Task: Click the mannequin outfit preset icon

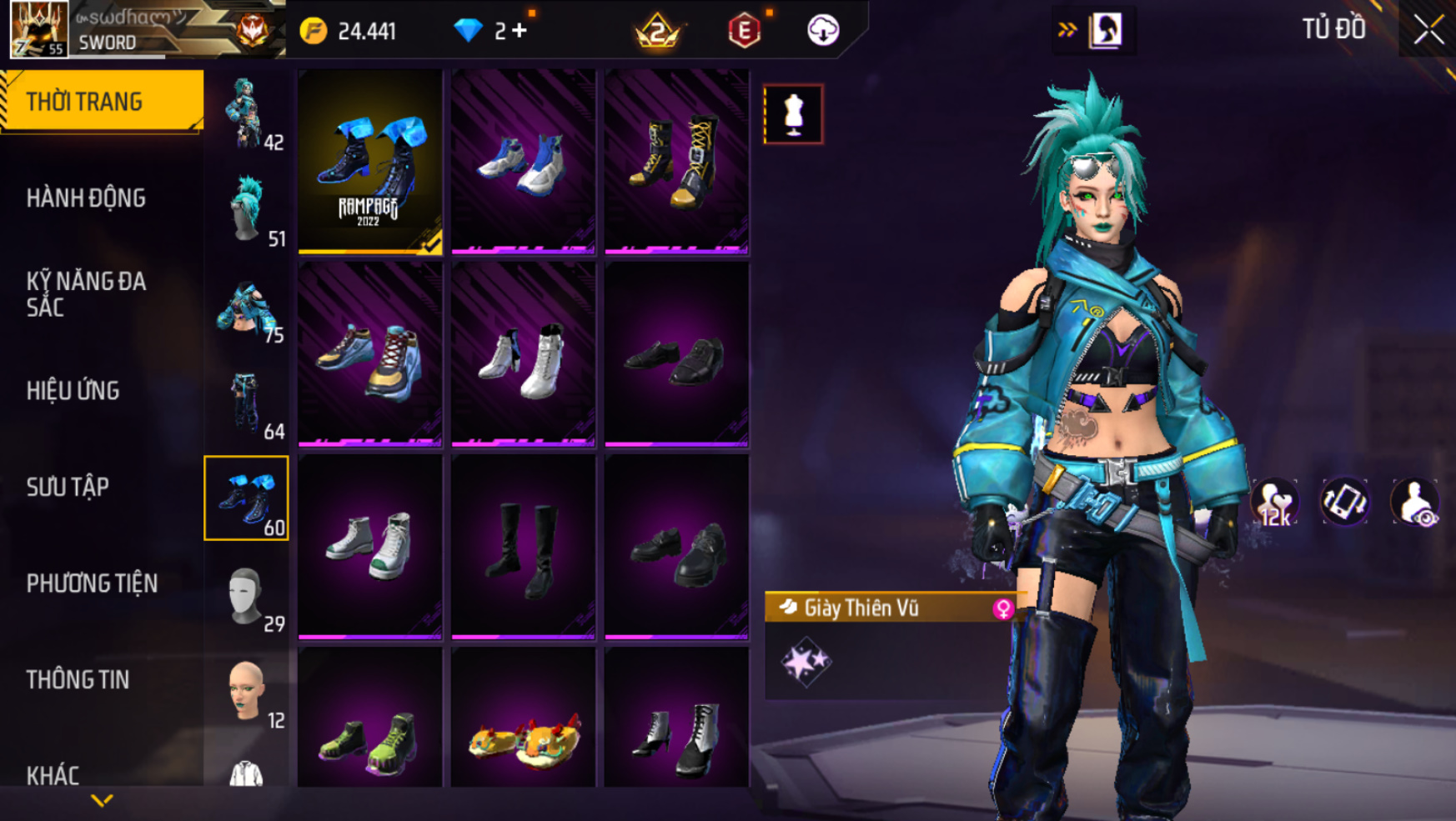Action: click(793, 114)
